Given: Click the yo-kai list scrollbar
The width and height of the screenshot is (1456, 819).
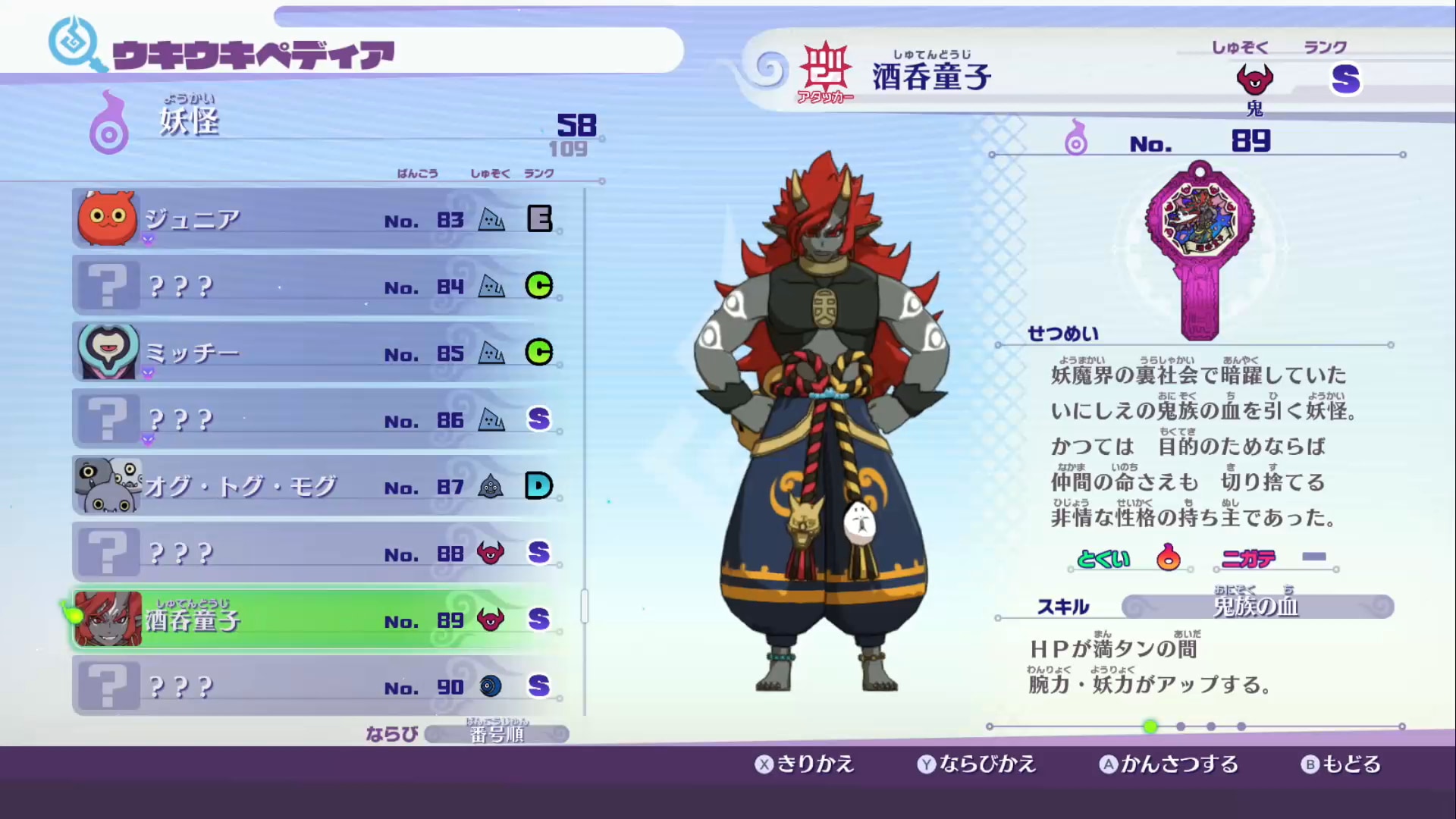Looking at the screenshot, I should point(584,607).
